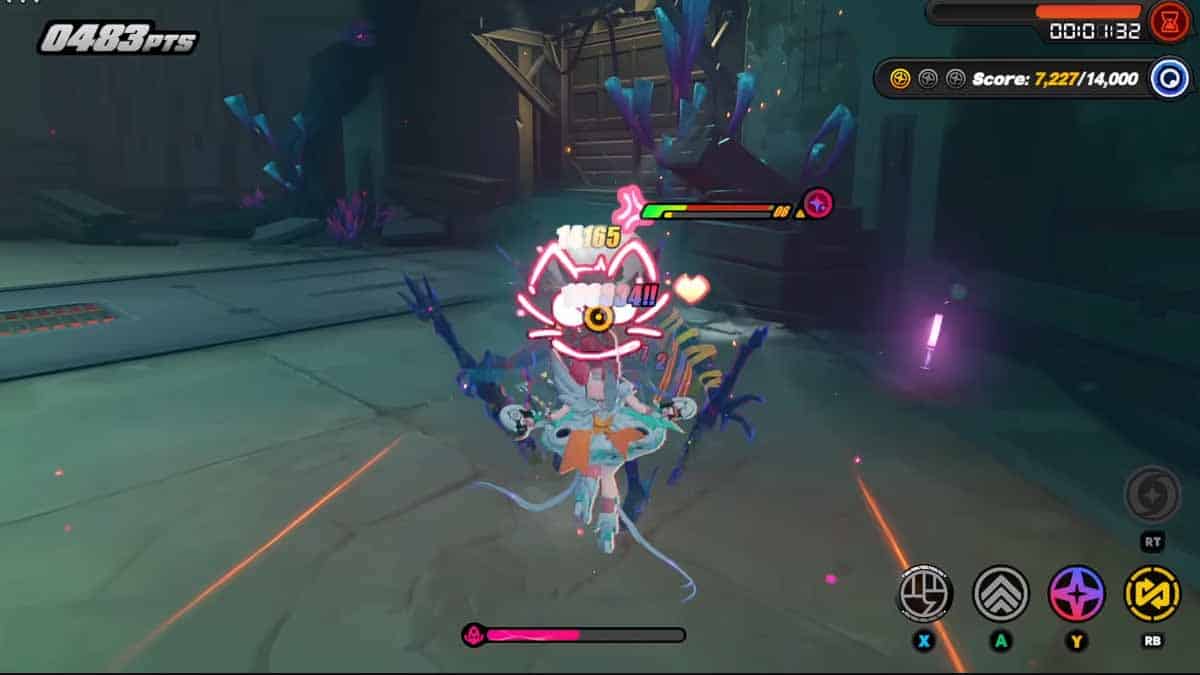
Task: Trigger the fist basic attack icon
Action: point(924,593)
